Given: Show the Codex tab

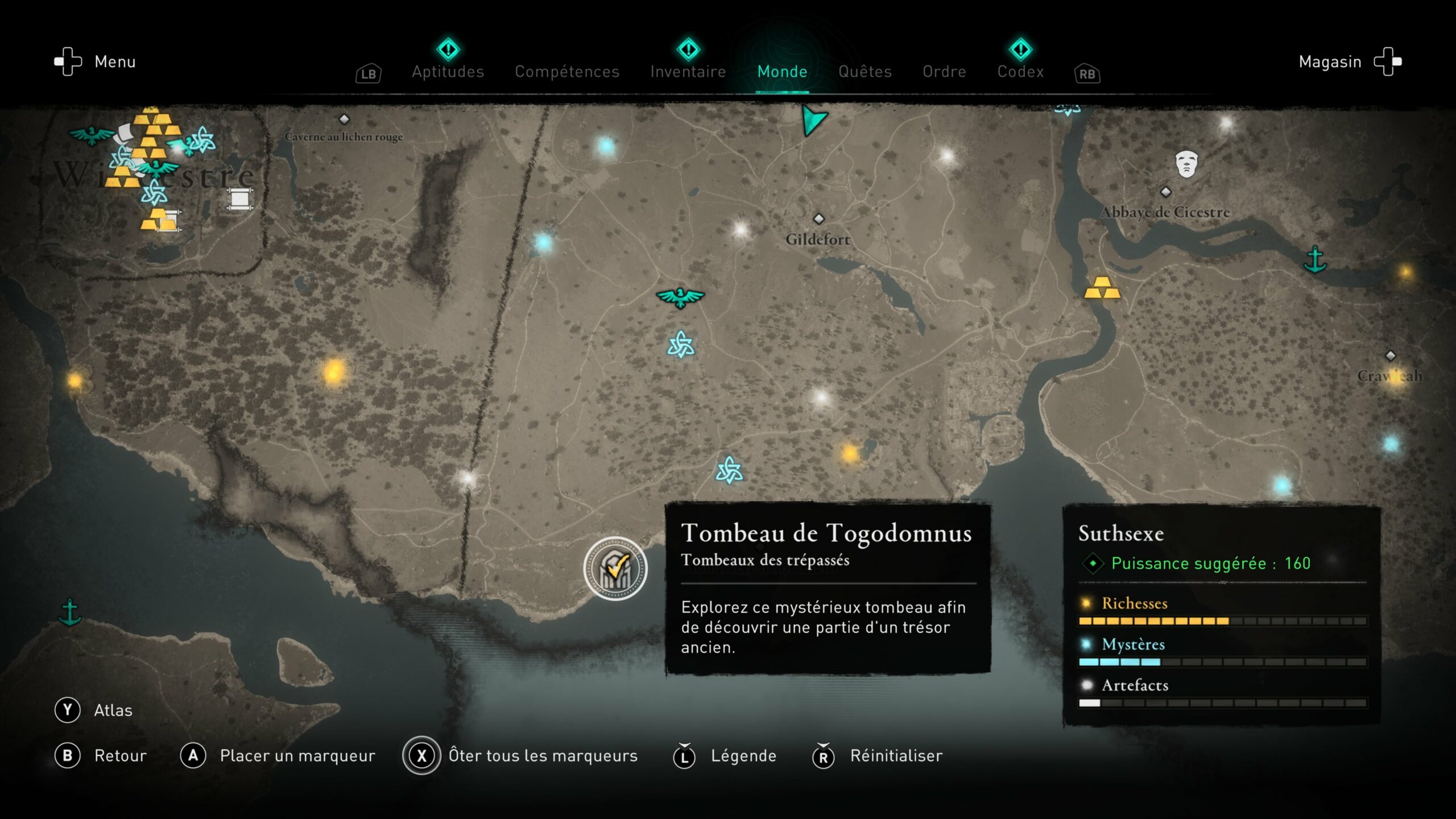Looking at the screenshot, I should (1020, 72).
